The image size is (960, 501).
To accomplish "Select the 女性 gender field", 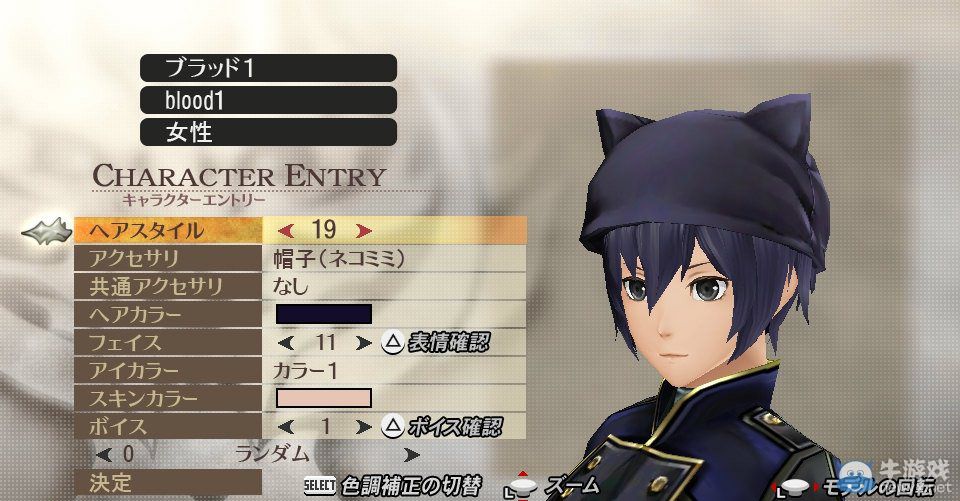I will [268, 132].
